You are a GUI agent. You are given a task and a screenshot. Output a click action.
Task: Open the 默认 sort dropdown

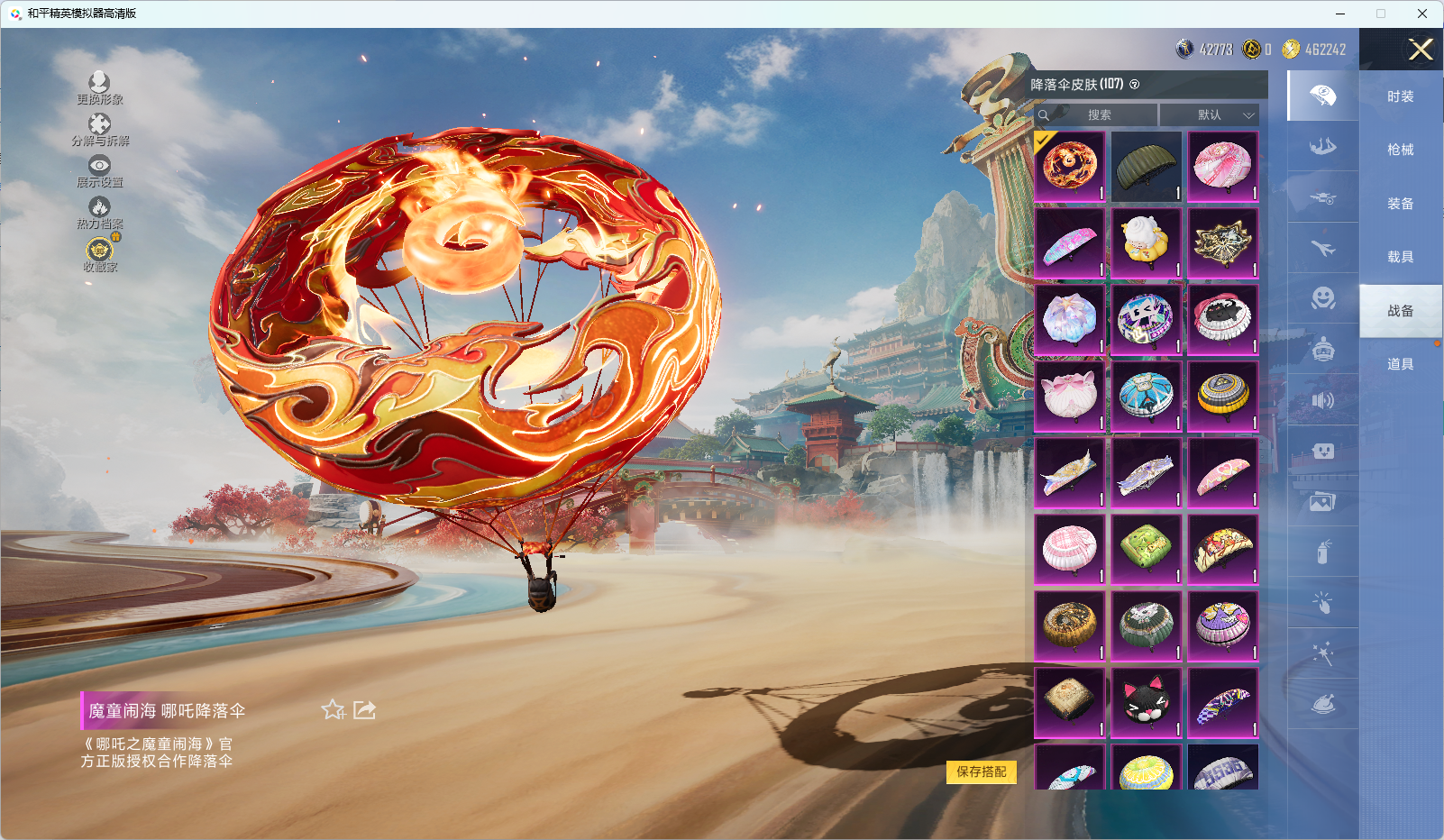point(1209,115)
